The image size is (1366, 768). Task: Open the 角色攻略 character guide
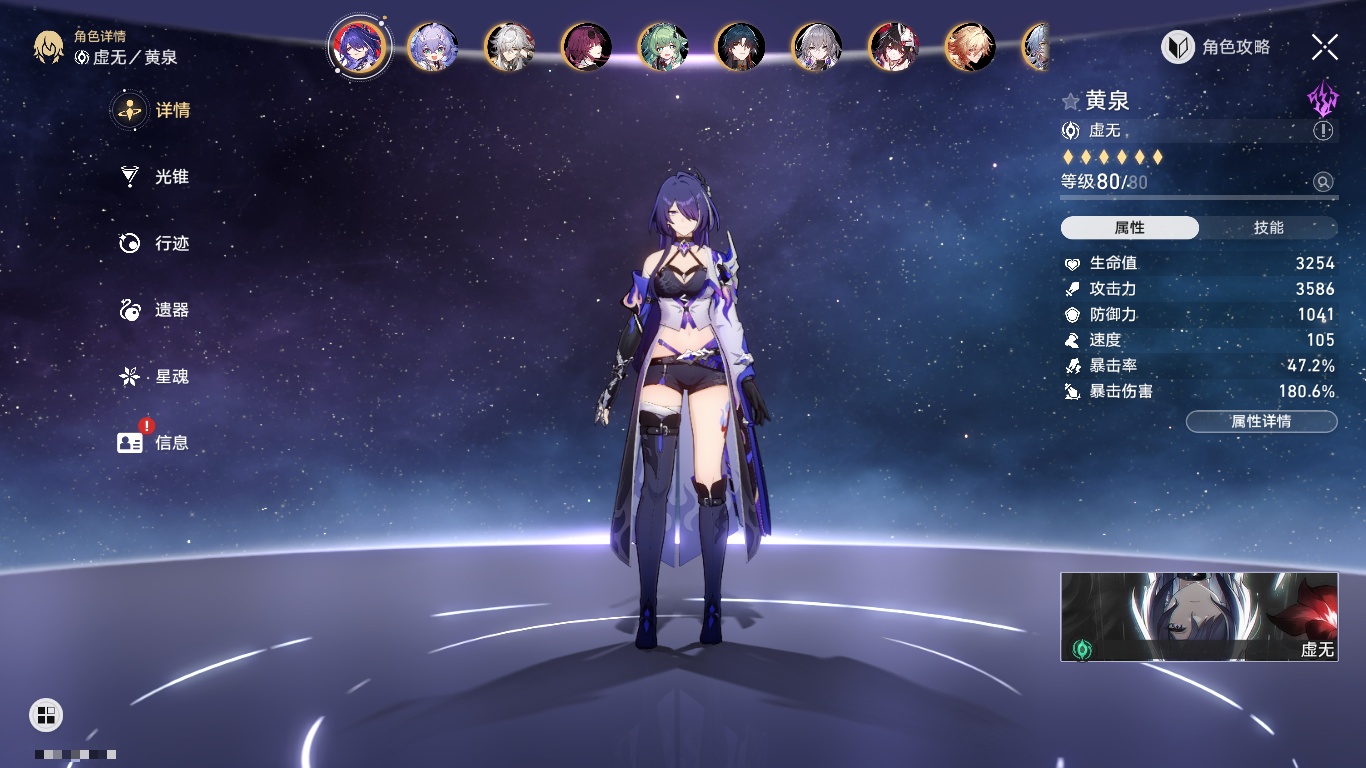click(x=1216, y=47)
